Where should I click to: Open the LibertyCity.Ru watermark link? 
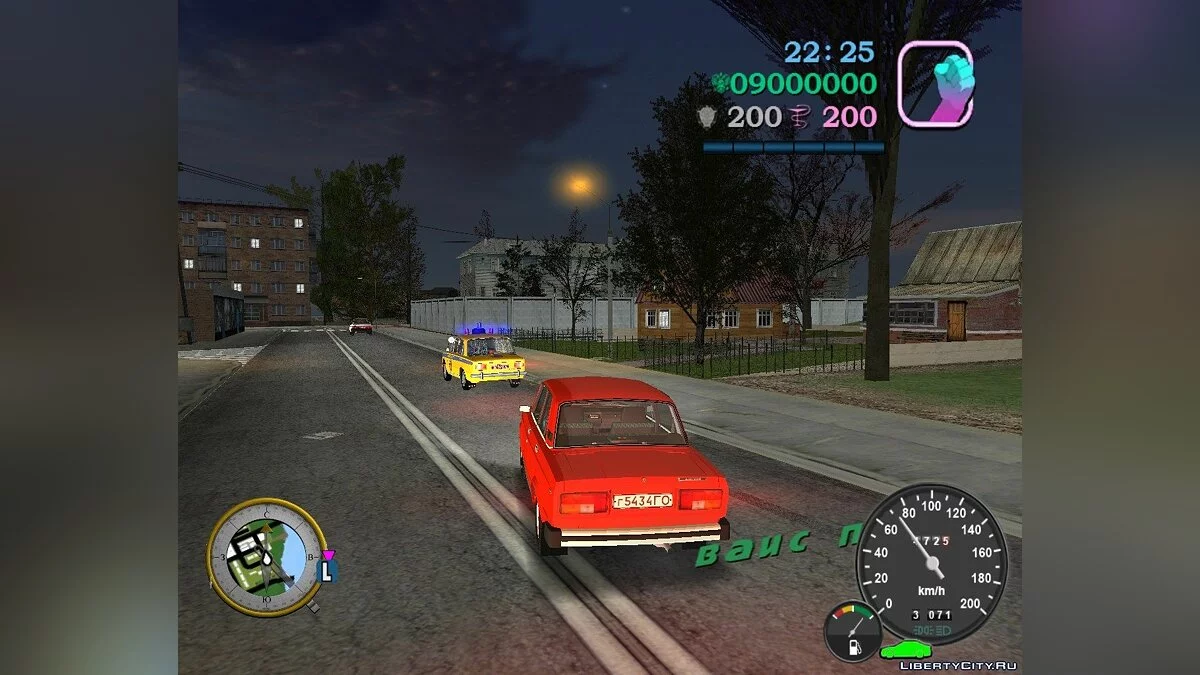point(958,665)
